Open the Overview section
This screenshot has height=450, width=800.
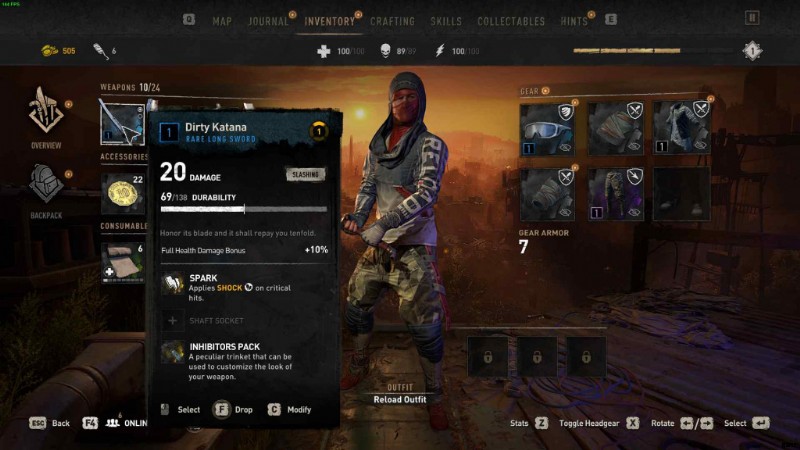pyautogui.click(x=45, y=122)
